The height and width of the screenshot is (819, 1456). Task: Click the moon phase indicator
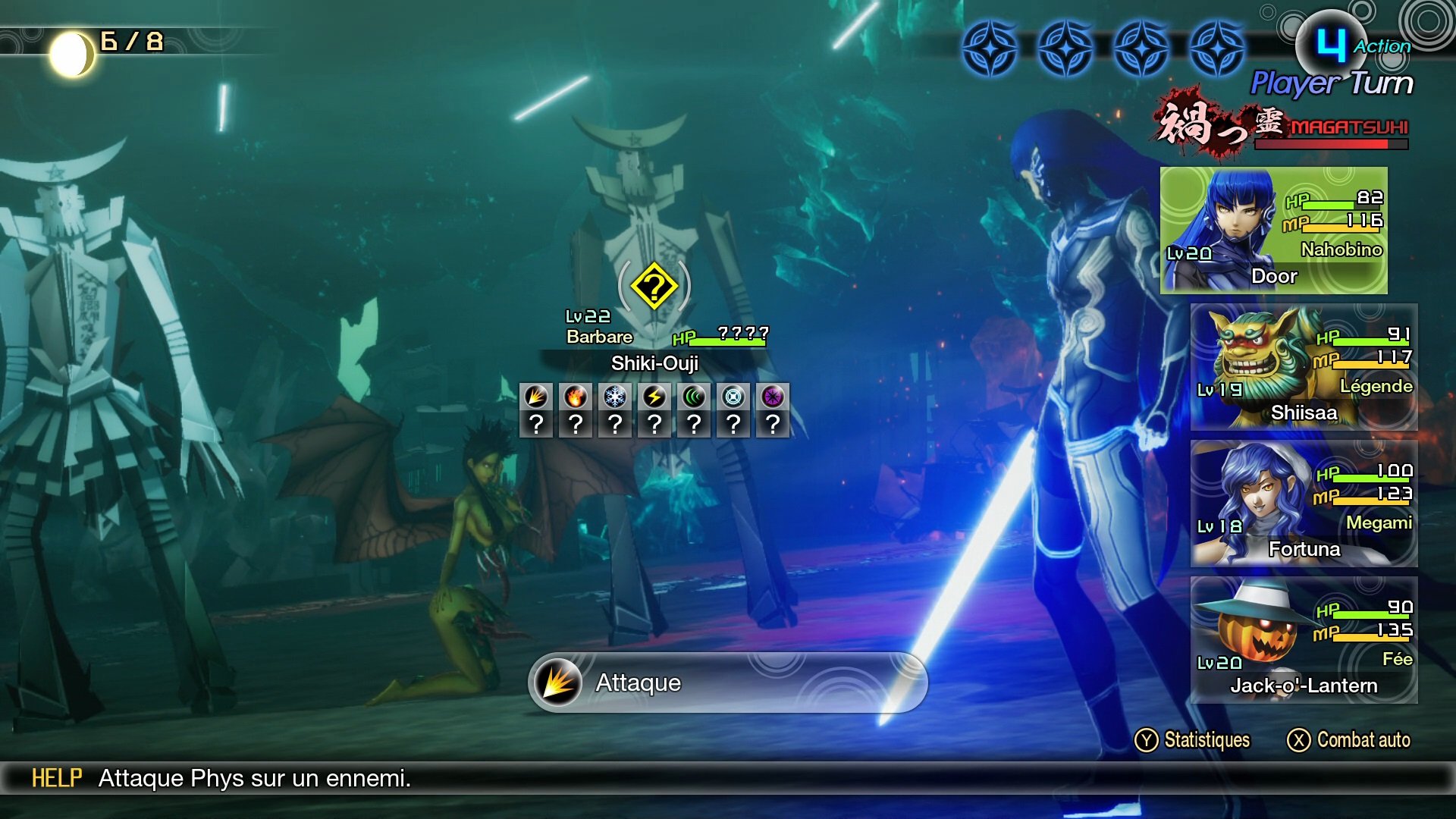[x=72, y=54]
